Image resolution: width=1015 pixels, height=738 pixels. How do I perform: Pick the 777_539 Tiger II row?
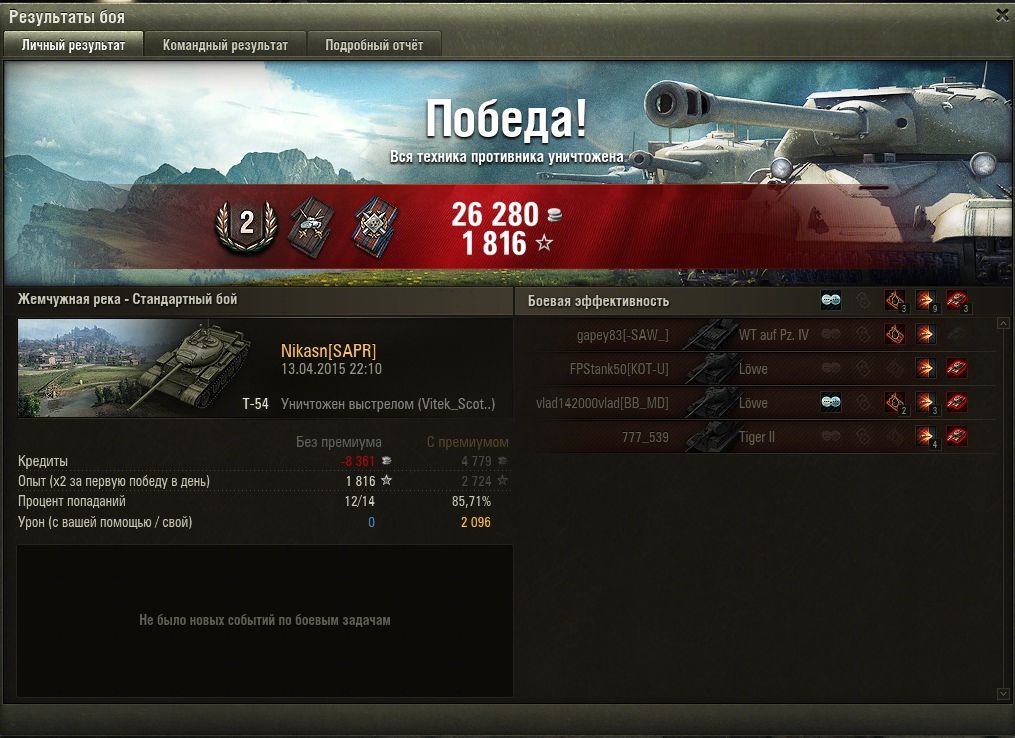[x=644, y=437]
